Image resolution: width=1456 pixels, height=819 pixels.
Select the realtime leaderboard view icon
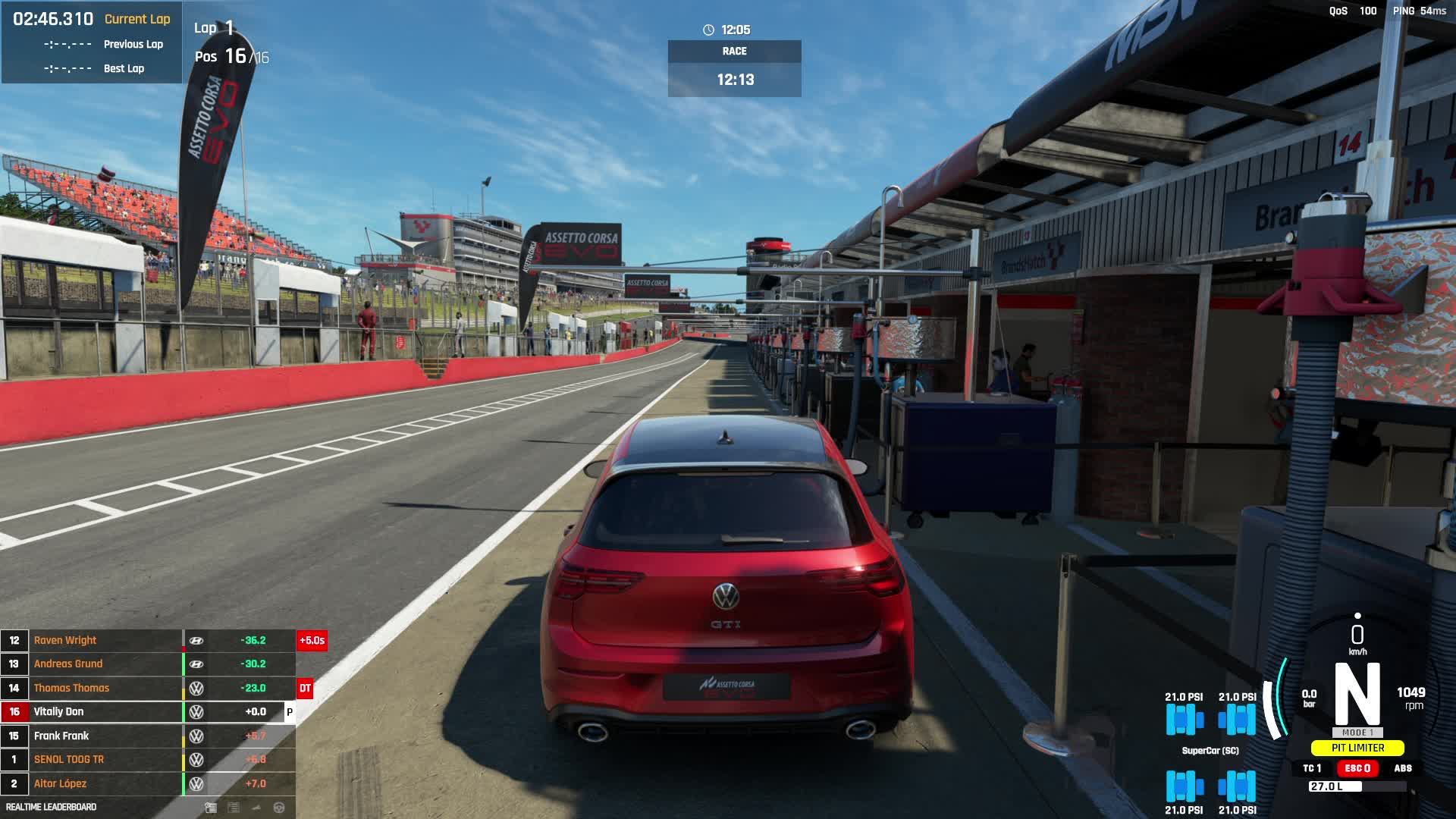[x=211, y=808]
